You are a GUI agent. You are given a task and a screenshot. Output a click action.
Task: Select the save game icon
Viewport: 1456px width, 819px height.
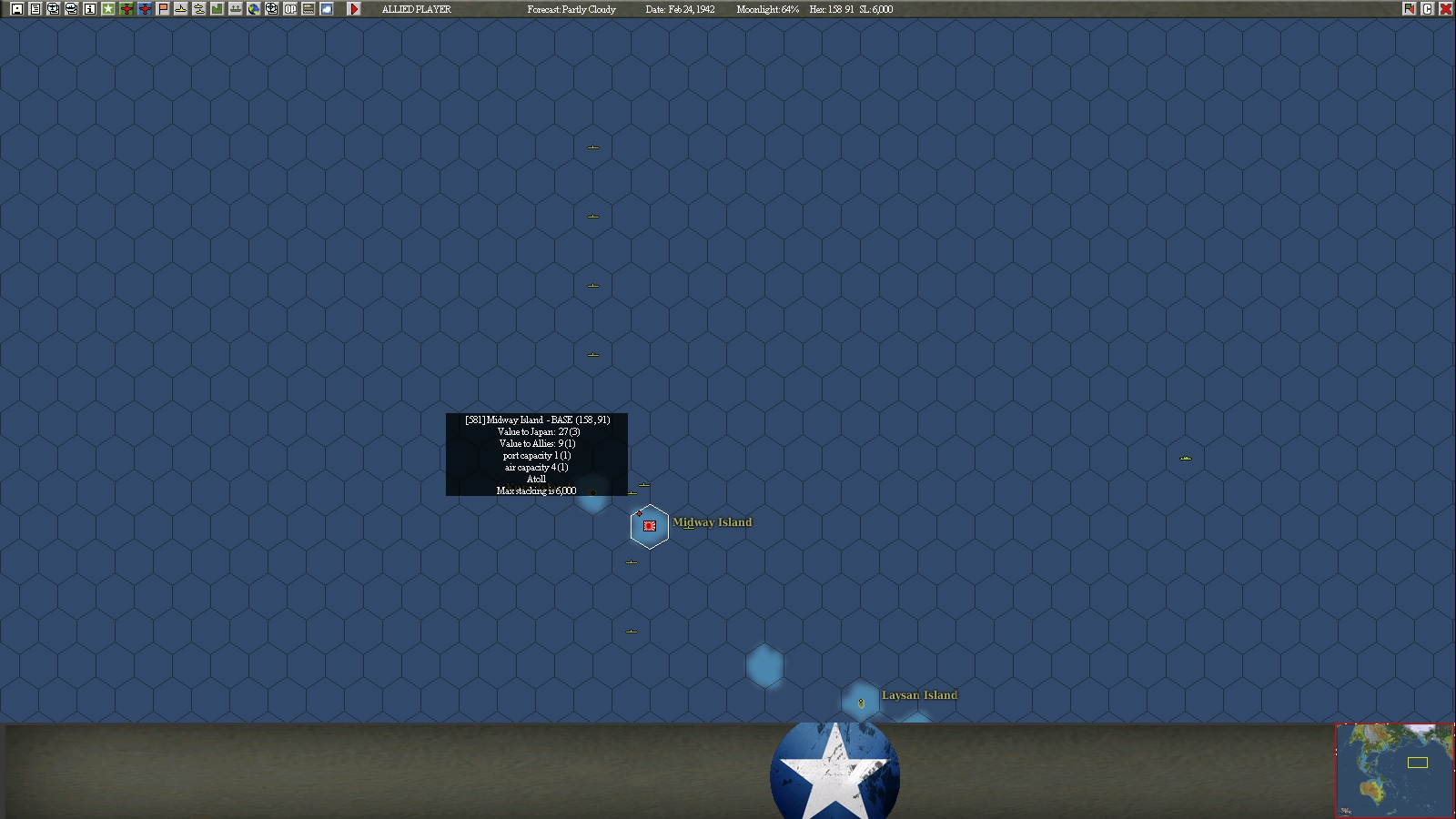[x=17, y=9]
